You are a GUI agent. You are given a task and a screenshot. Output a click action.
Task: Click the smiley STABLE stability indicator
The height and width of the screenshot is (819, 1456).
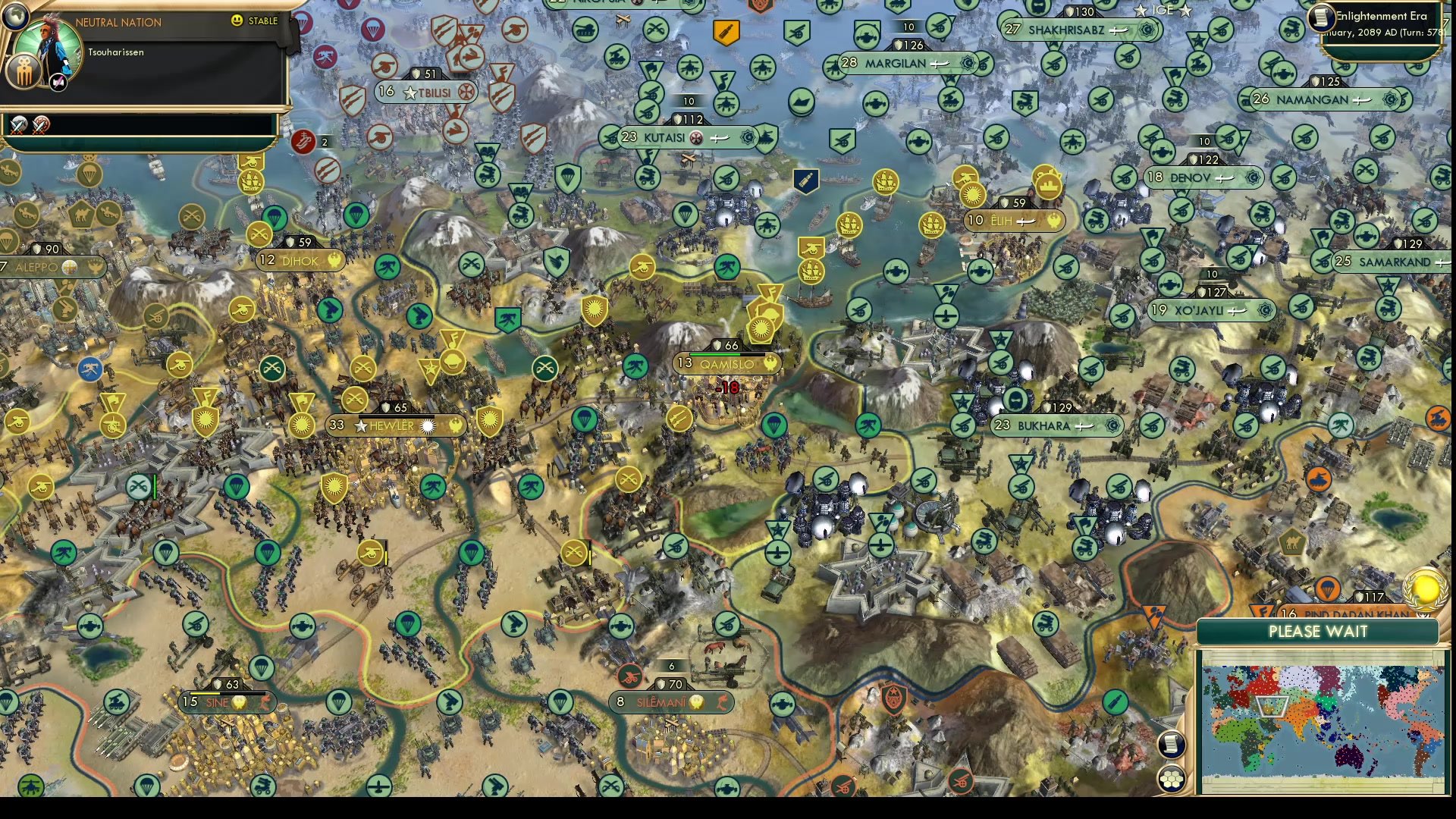(236, 20)
